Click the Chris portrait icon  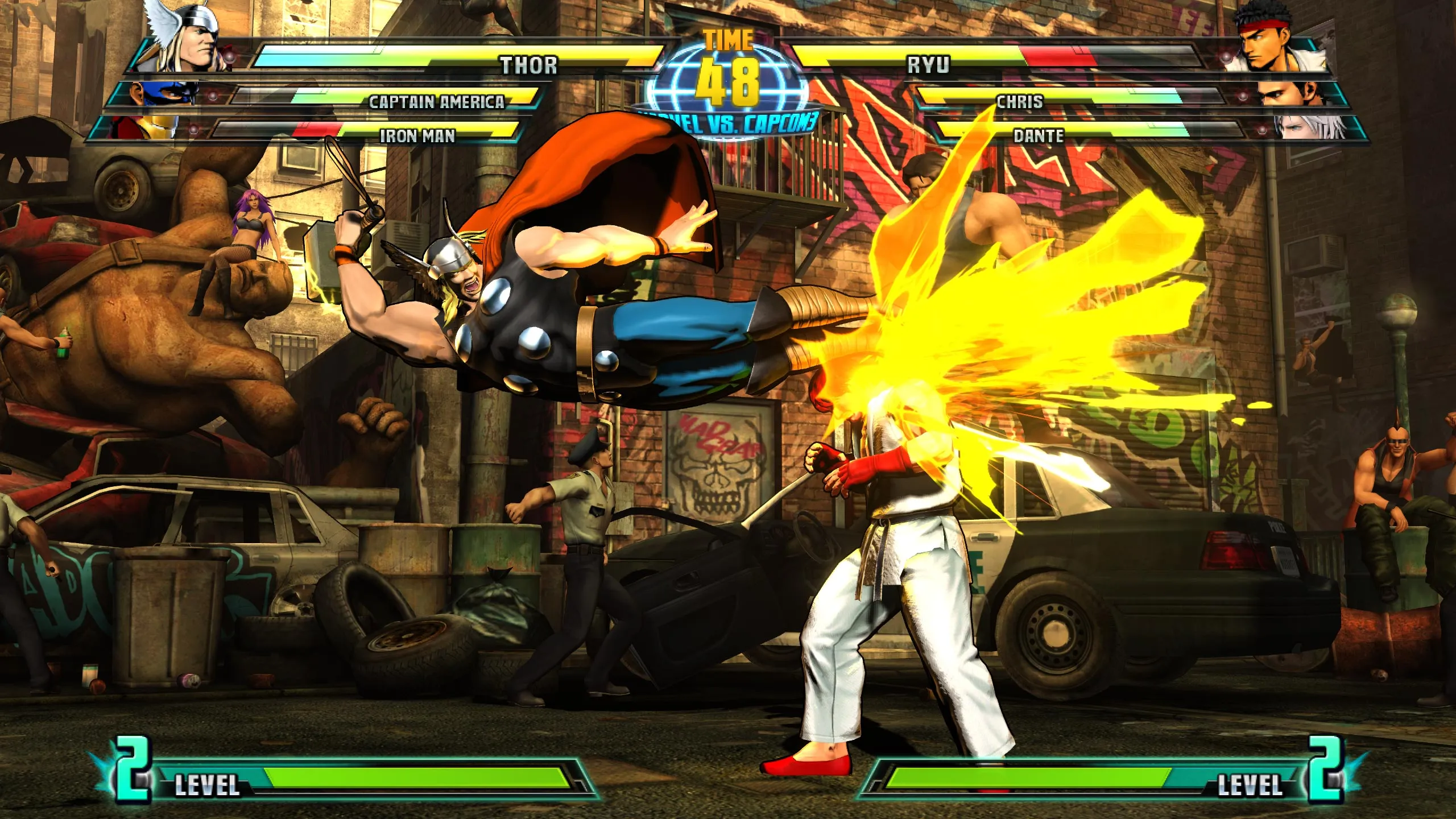click(x=1288, y=95)
